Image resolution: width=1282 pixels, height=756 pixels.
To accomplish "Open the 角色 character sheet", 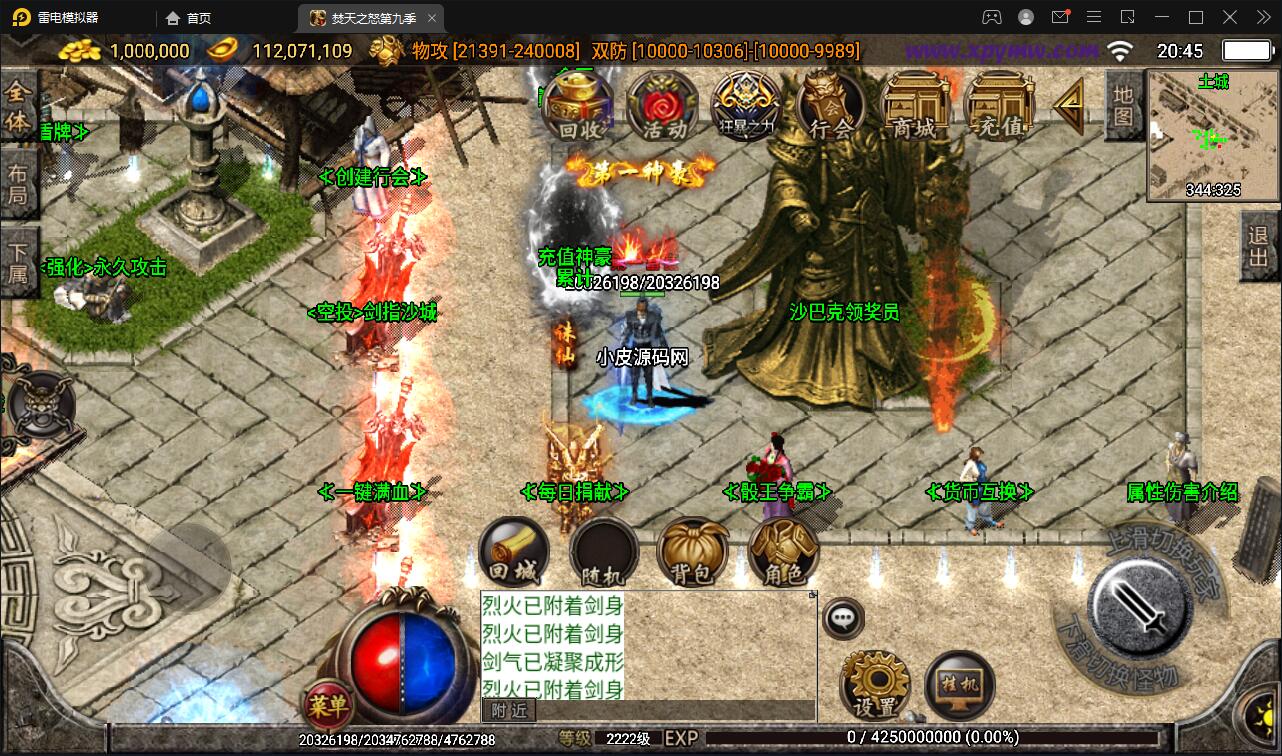I will point(783,553).
